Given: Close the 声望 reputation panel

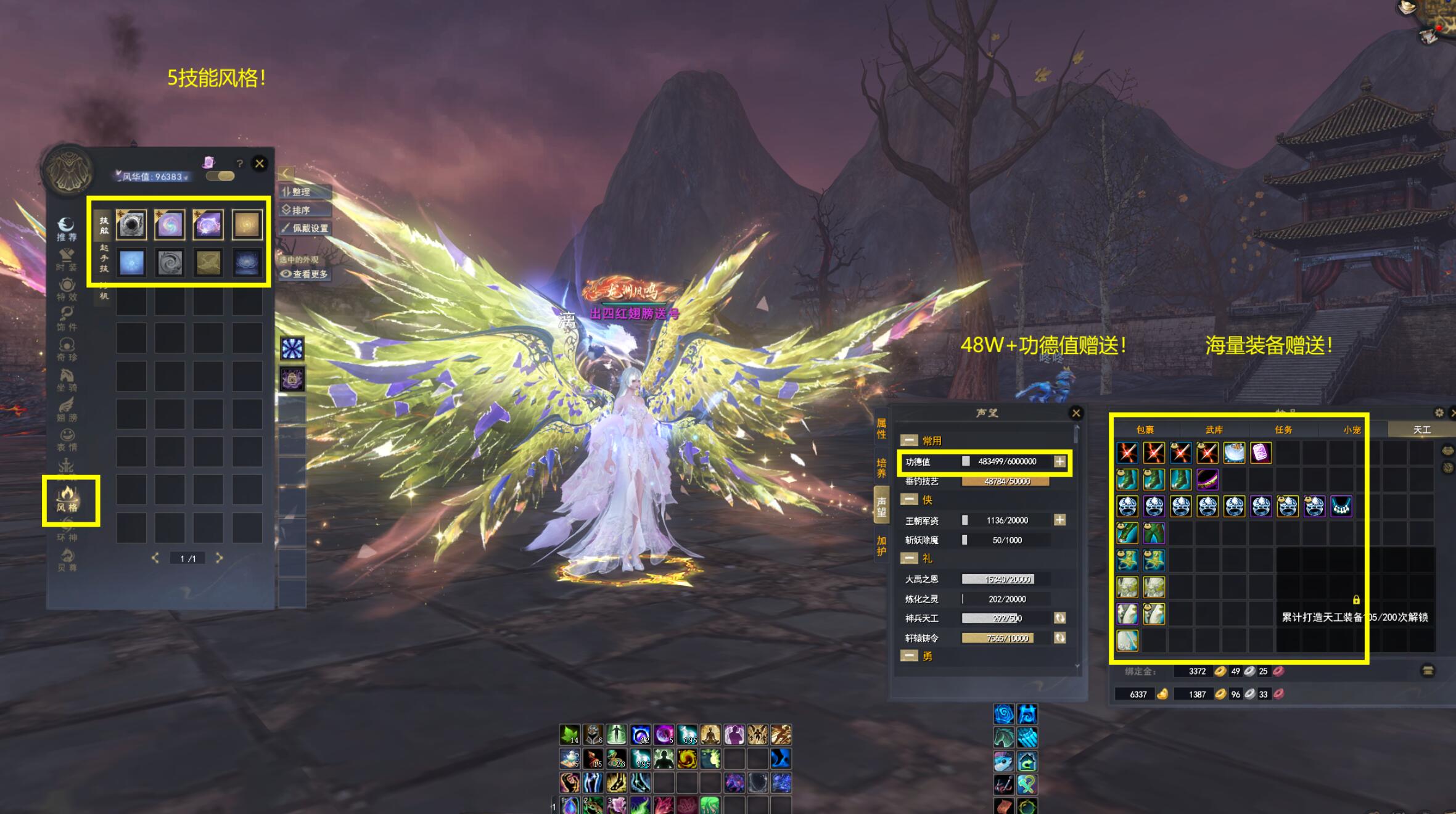Looking at the screenshot, I should point(1076,413).
